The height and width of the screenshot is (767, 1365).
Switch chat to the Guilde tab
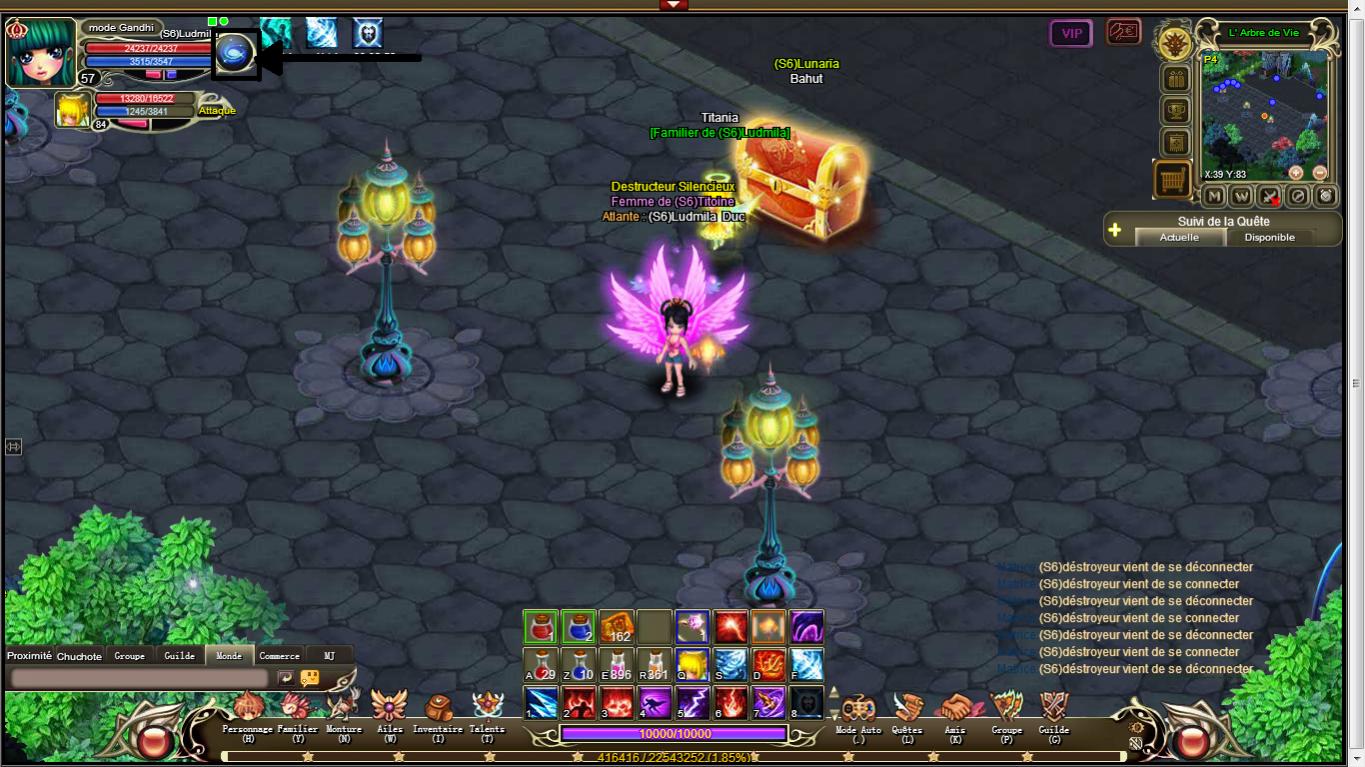pos(180,656)
